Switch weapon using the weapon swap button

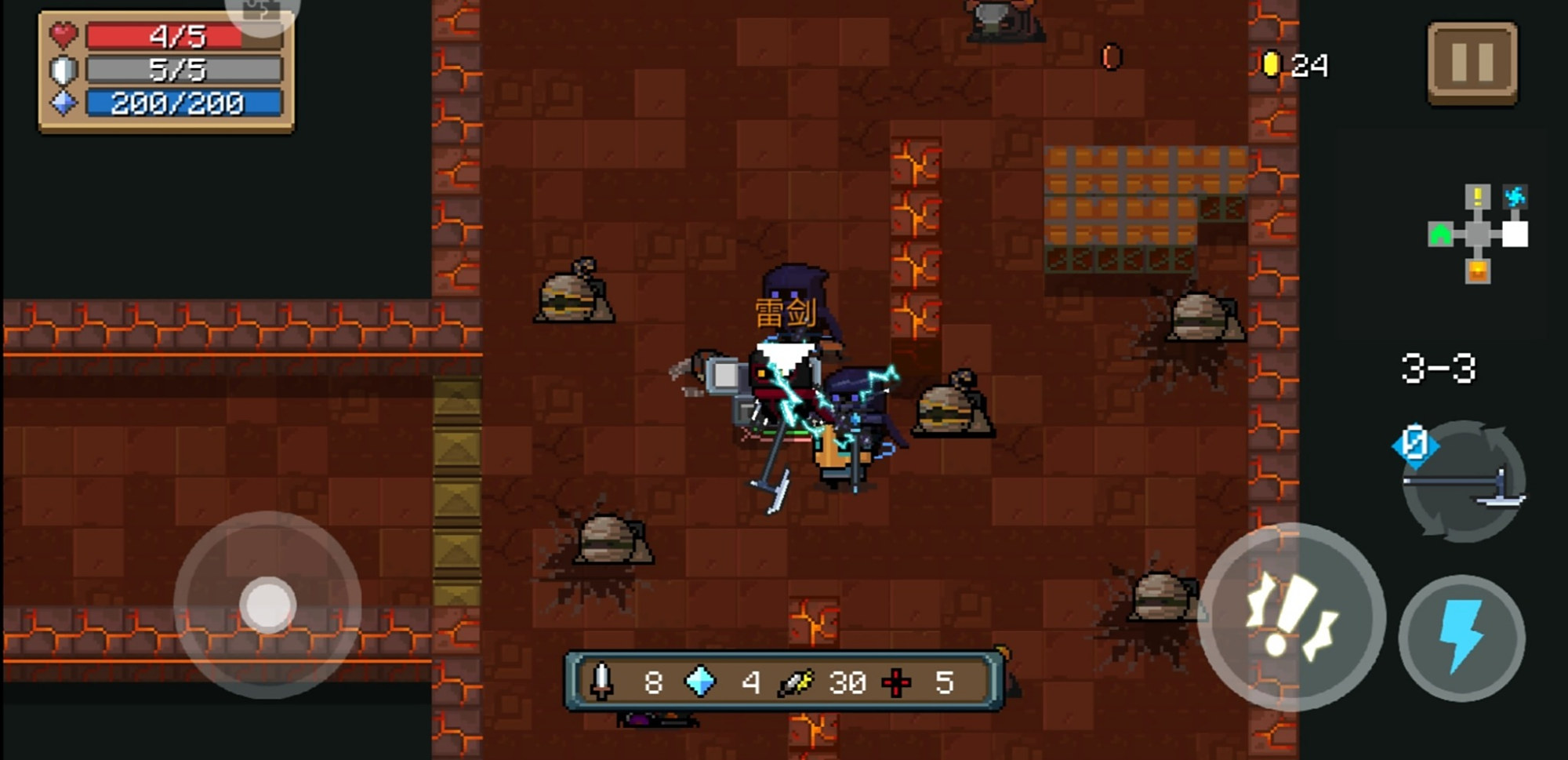[1463, 482]
